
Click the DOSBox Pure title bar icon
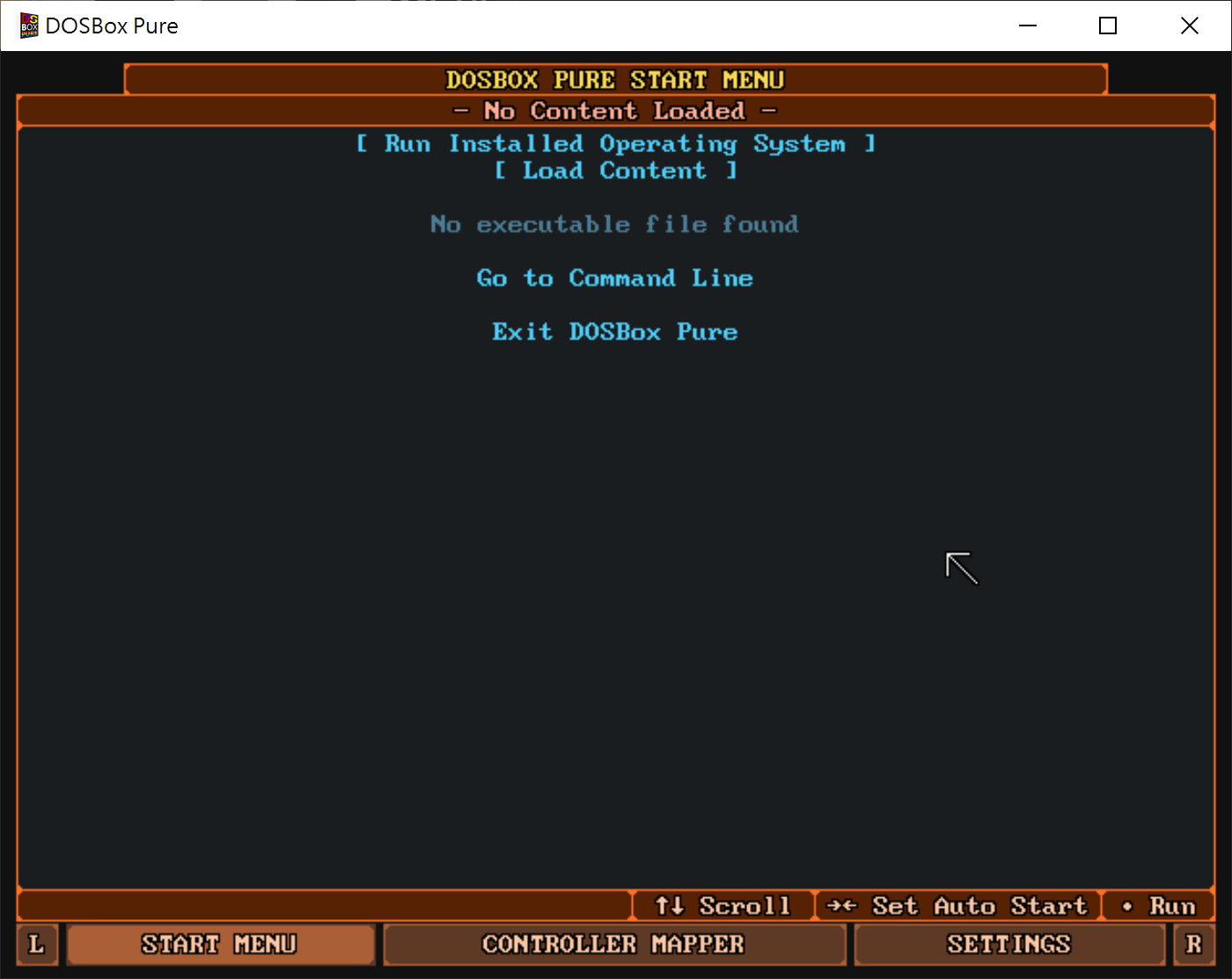coord(27,26)
